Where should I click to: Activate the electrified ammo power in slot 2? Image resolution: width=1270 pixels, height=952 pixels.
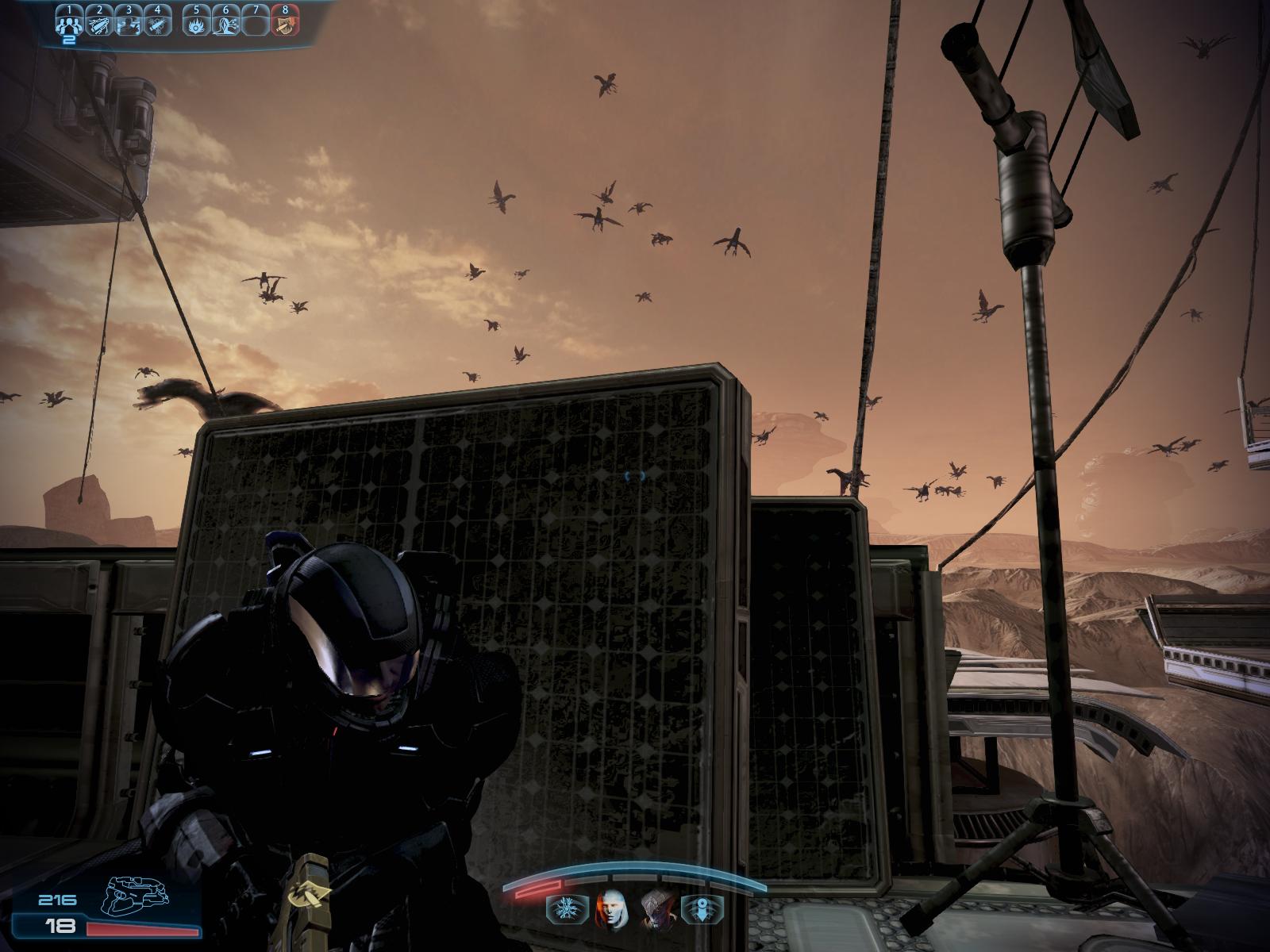click(98, 25)
